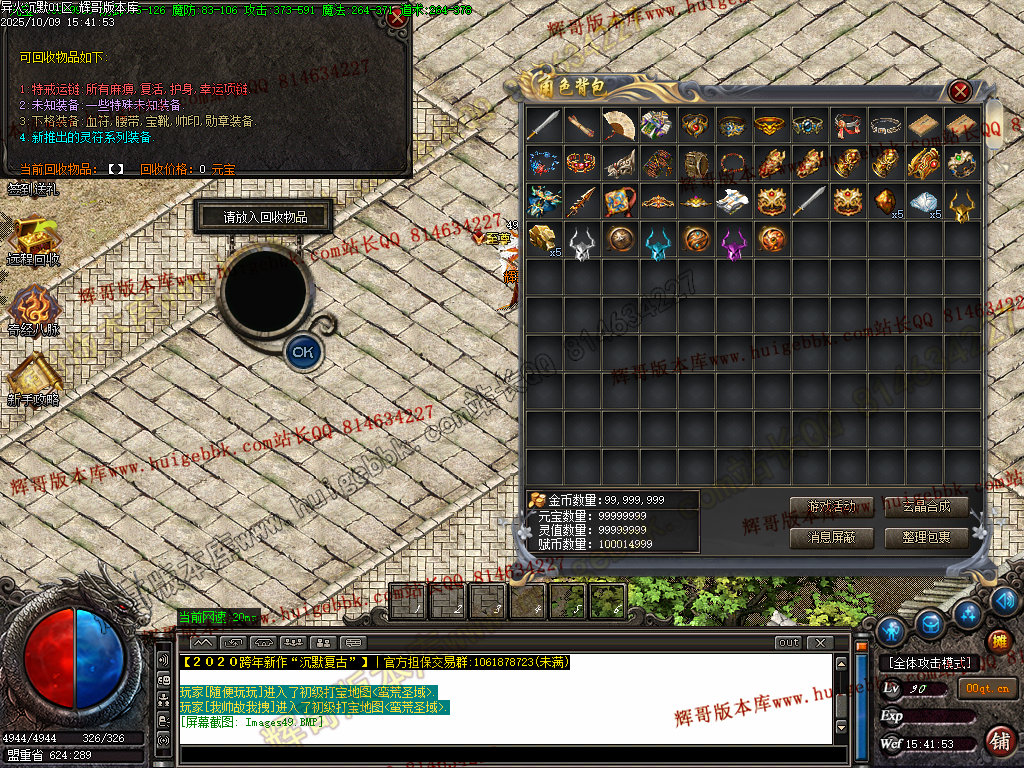Screen dimensions: 1024x768
Task: Select the white crystal stack of five
Action: (x=924, y=202)
